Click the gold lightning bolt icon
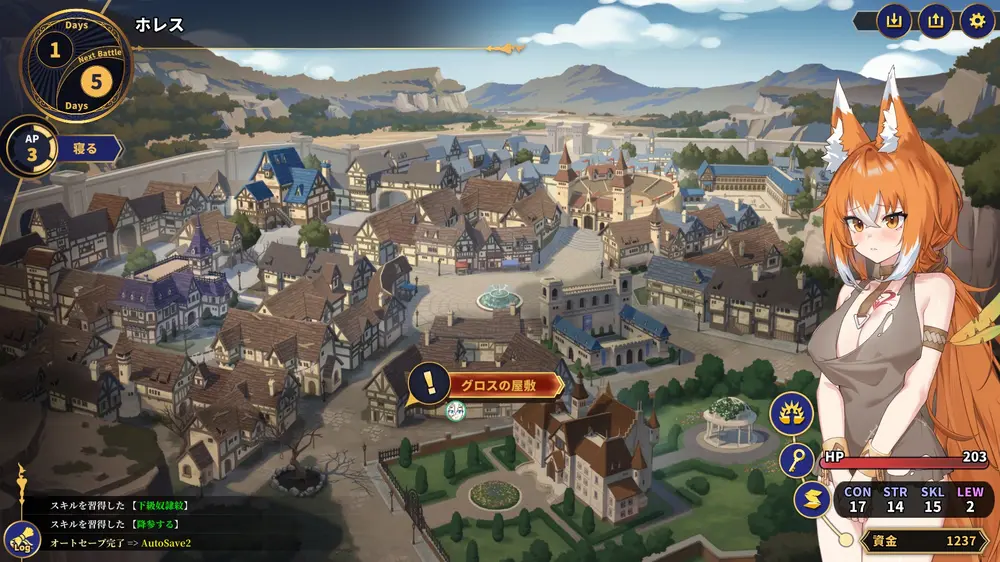The height and width of the screenshot is (562, 1000). pyautogui.click(x=811, y=499)
